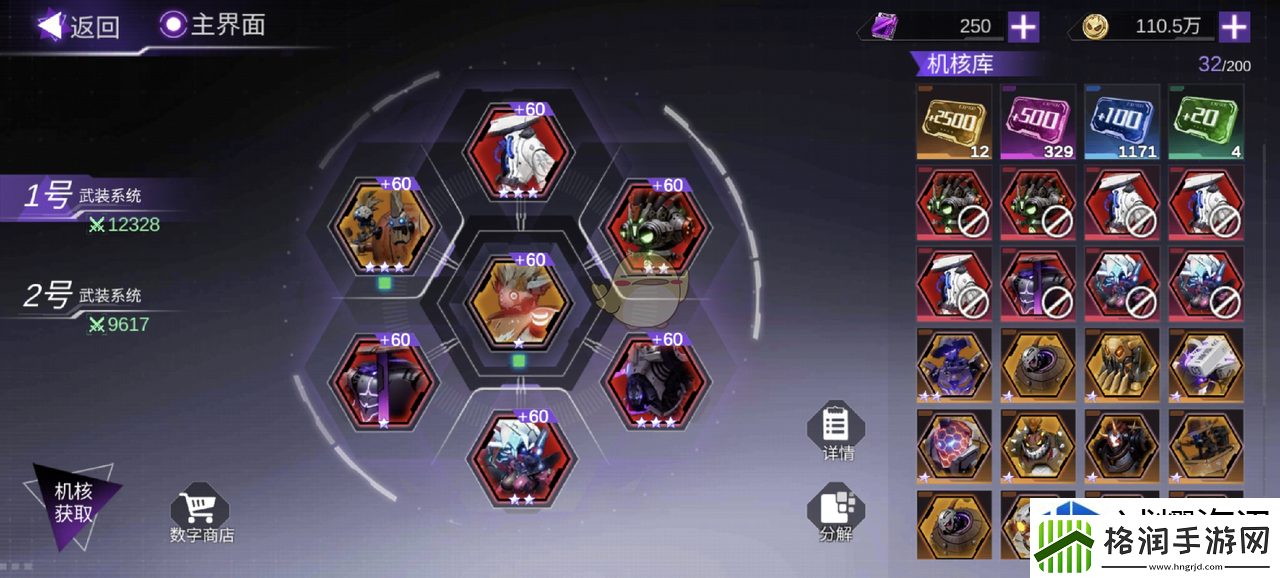Image resolution: width=1280 pixels, height=578 pixels.
Task: Choose the blue +100 experience chip
Action: [x=1122, y=122]
